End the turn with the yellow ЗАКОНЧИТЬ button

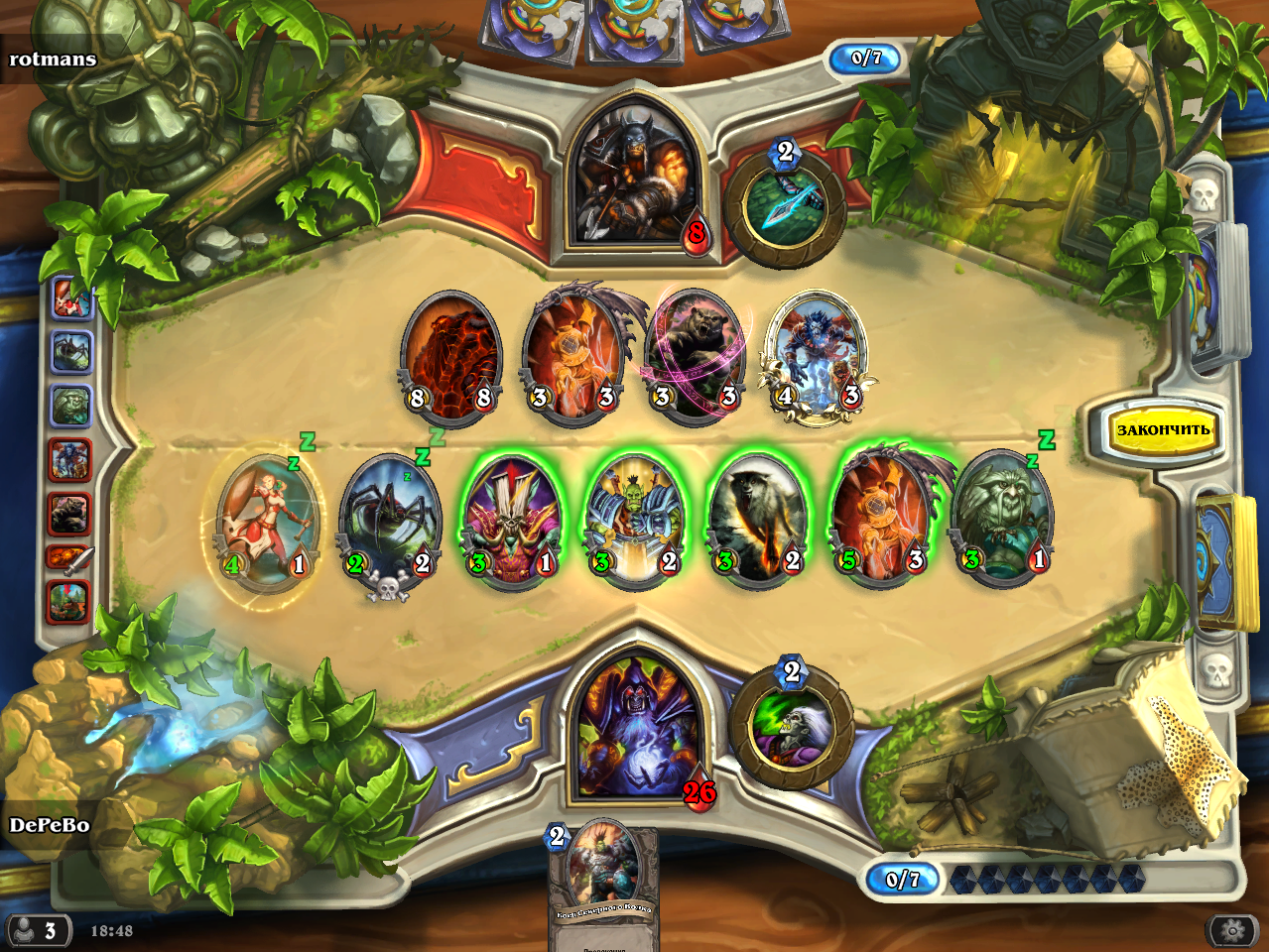(x=1163, y=430)
